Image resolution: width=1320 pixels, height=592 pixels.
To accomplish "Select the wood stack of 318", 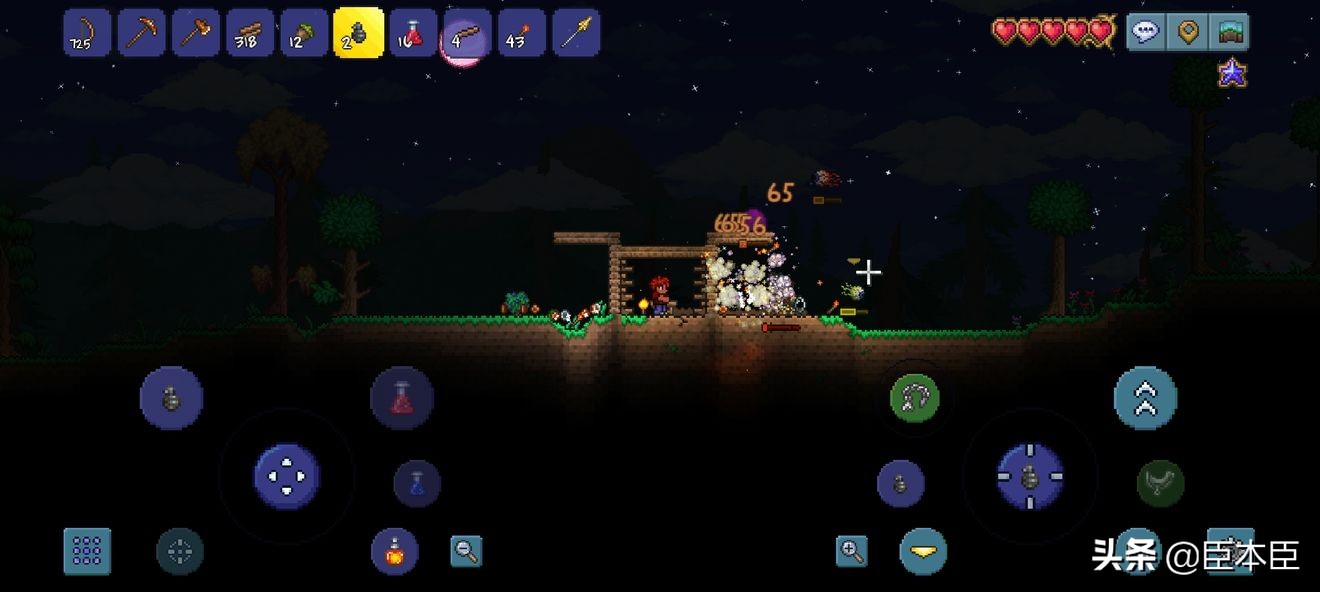I will [249, 33].
